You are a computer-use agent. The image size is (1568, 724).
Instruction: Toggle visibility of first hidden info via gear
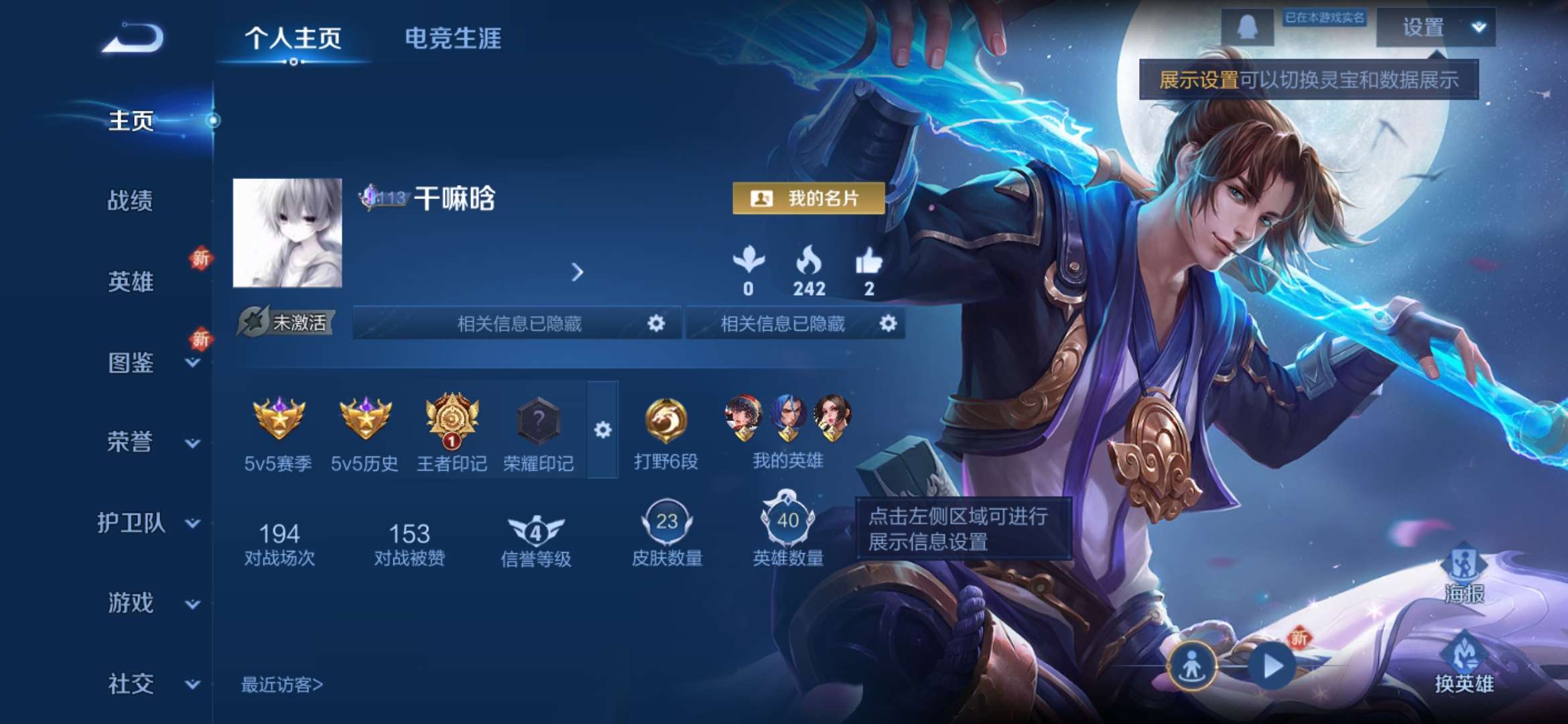pyautogui.click(x=657, y=324)
